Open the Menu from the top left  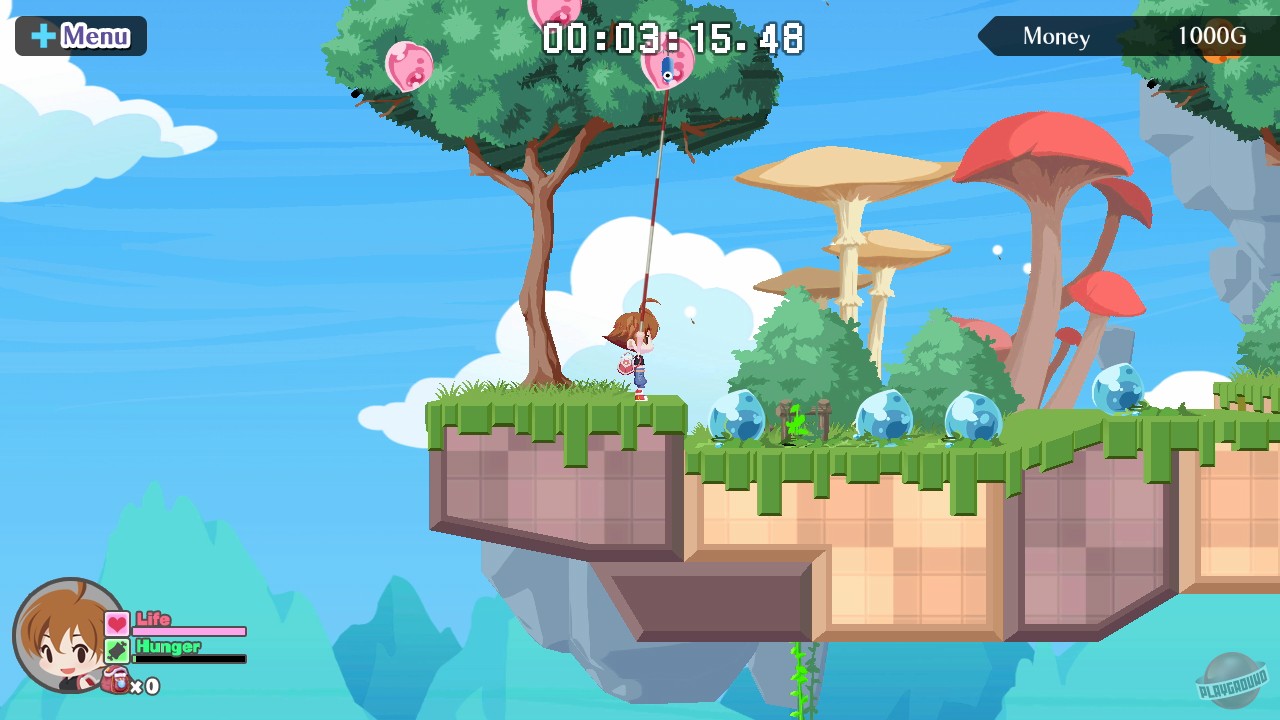pyautogui.click(x=80, y=35)
